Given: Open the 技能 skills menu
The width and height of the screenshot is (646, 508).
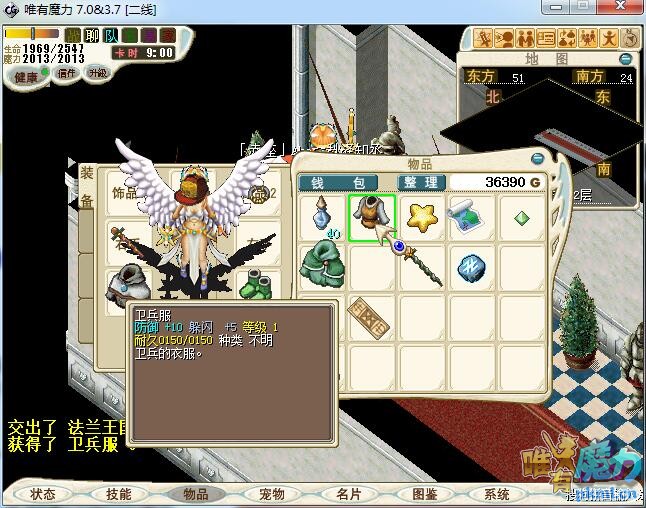Looking at the screenshot, I should [x=119, y=493].
